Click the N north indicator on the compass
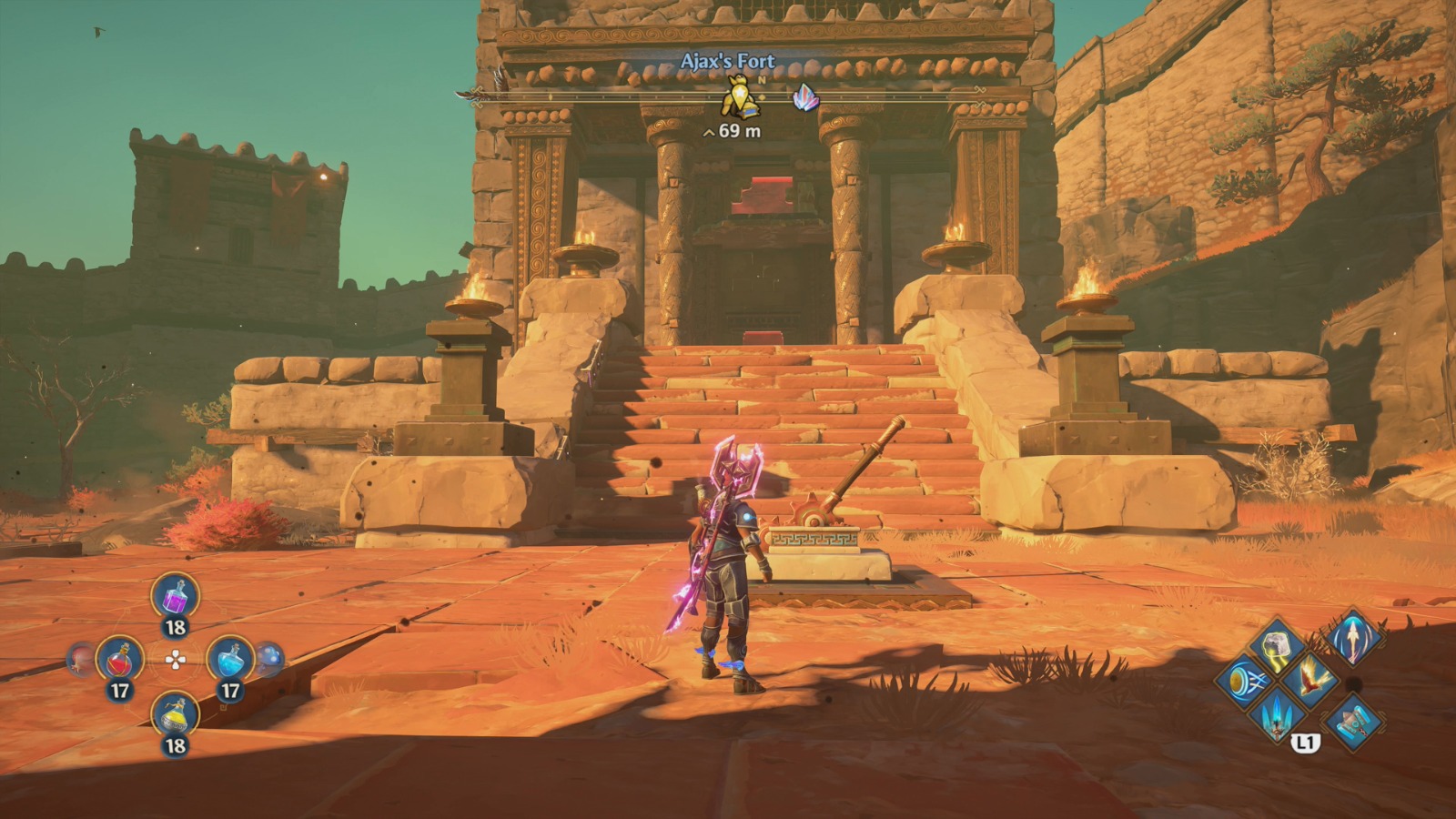 coord(763,82)
